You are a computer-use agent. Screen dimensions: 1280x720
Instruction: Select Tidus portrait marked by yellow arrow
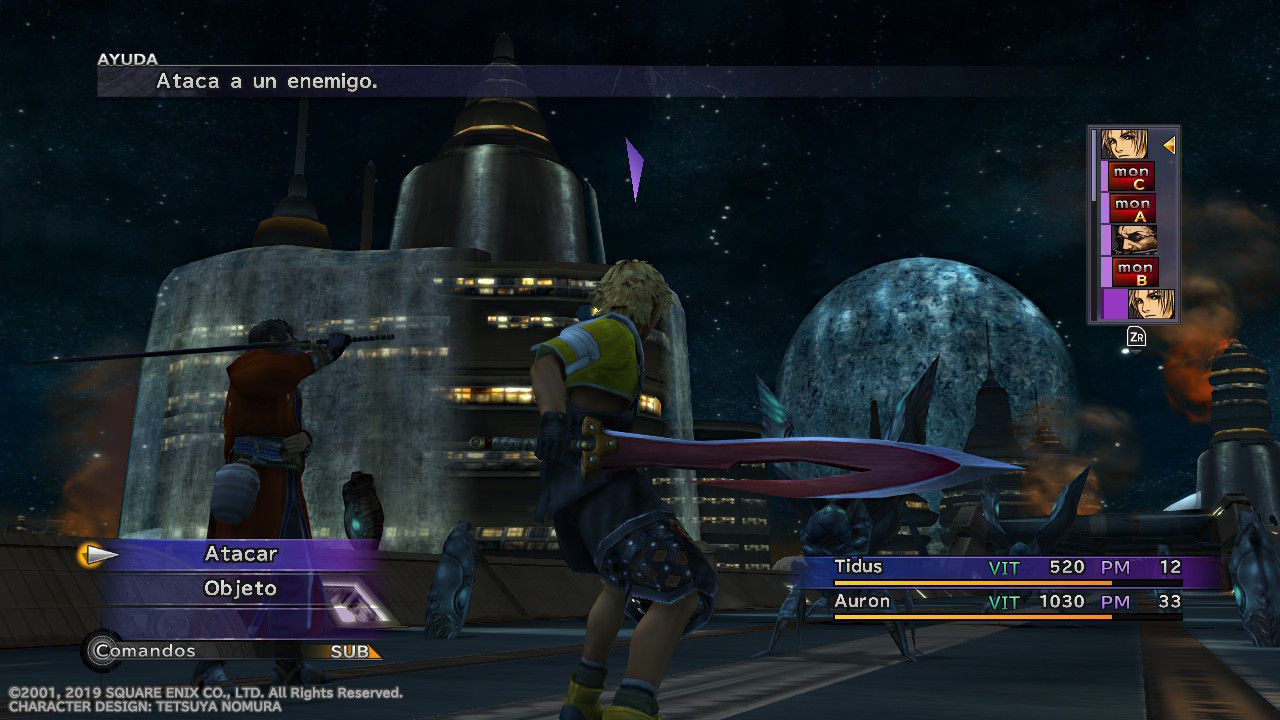click(x=1125, y=145)
